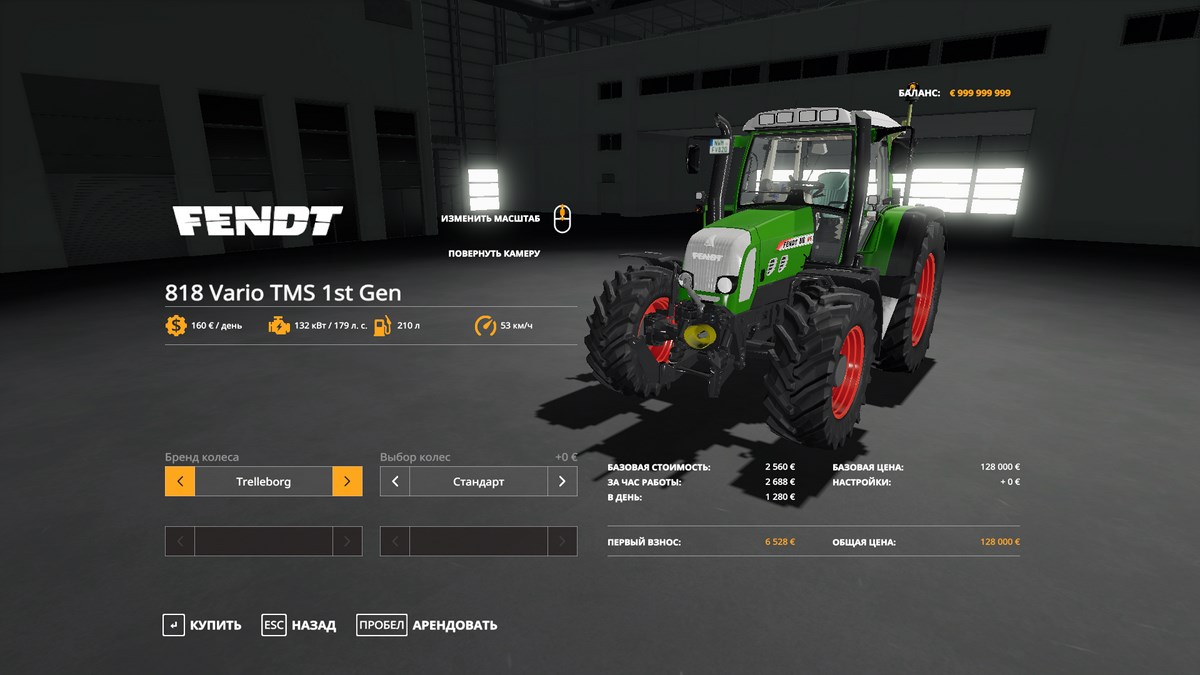Select next wheel brand after Trelleborg
This screenshot has width=1200, height=675.
click(x=347, y=481)
